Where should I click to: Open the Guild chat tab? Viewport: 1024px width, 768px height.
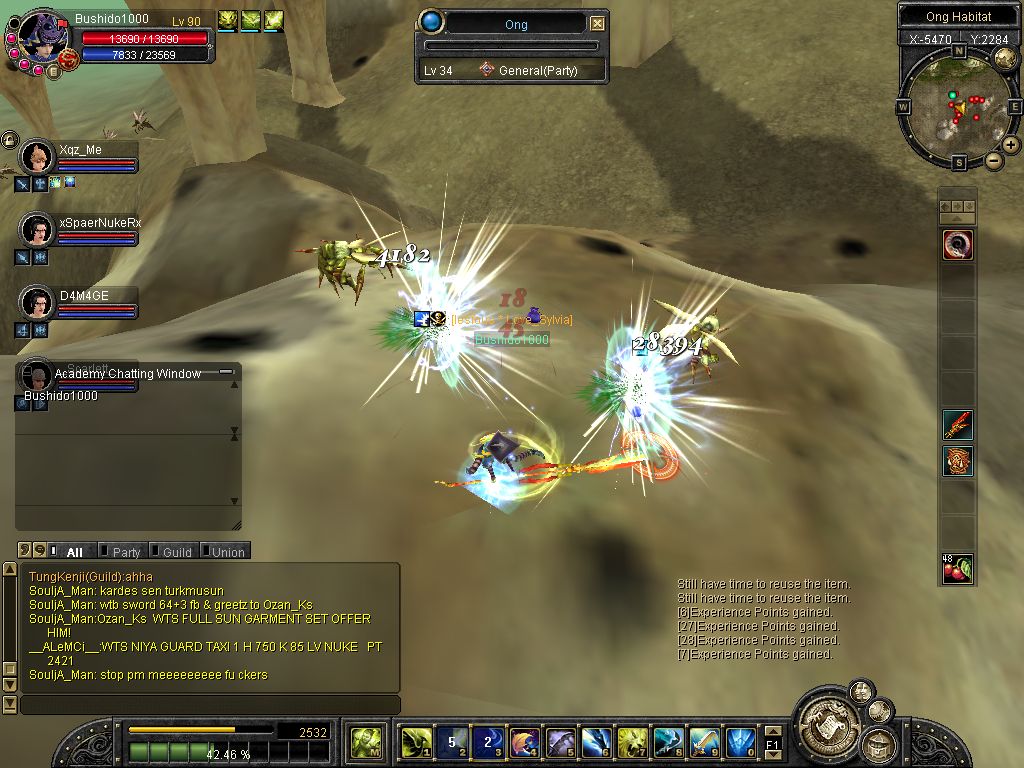[x=176, y=551]
